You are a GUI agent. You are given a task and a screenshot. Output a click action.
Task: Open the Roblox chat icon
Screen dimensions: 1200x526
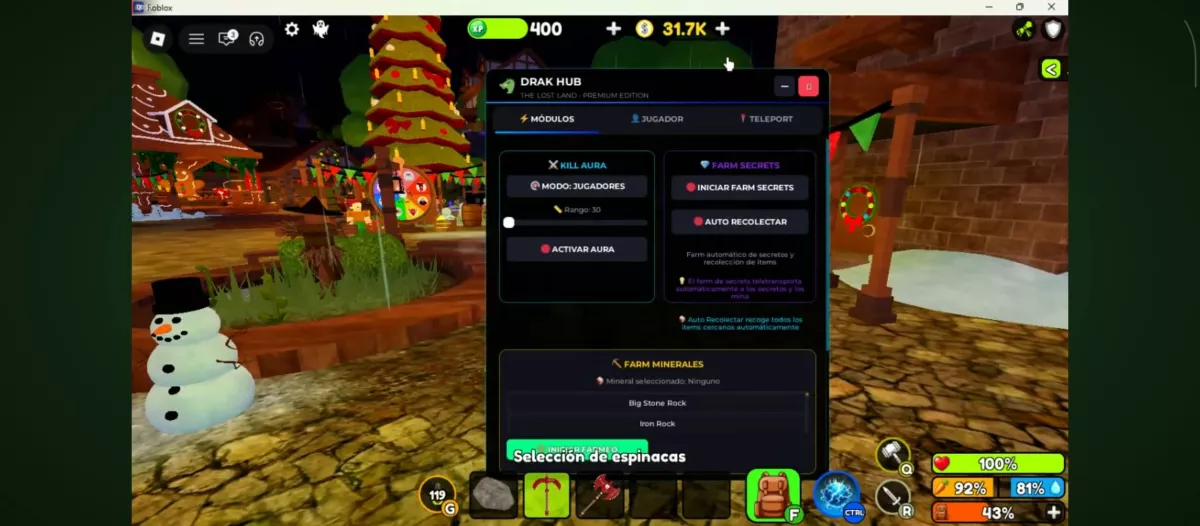227,39
